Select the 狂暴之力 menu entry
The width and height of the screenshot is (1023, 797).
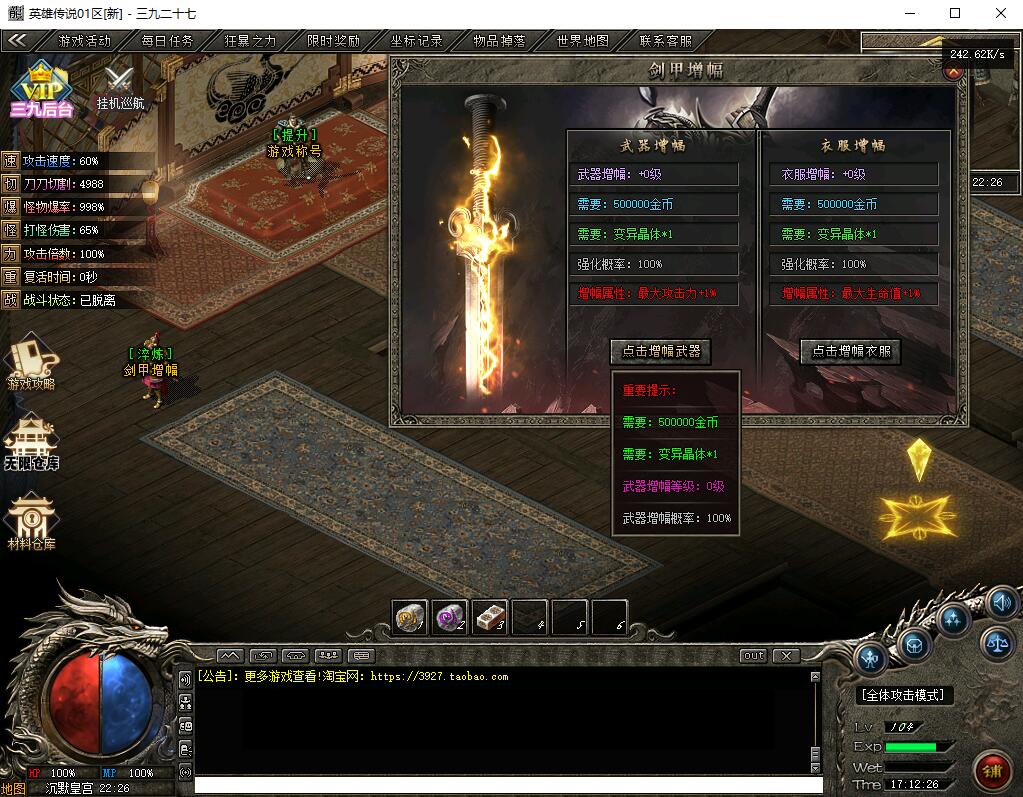click(250, 41)
